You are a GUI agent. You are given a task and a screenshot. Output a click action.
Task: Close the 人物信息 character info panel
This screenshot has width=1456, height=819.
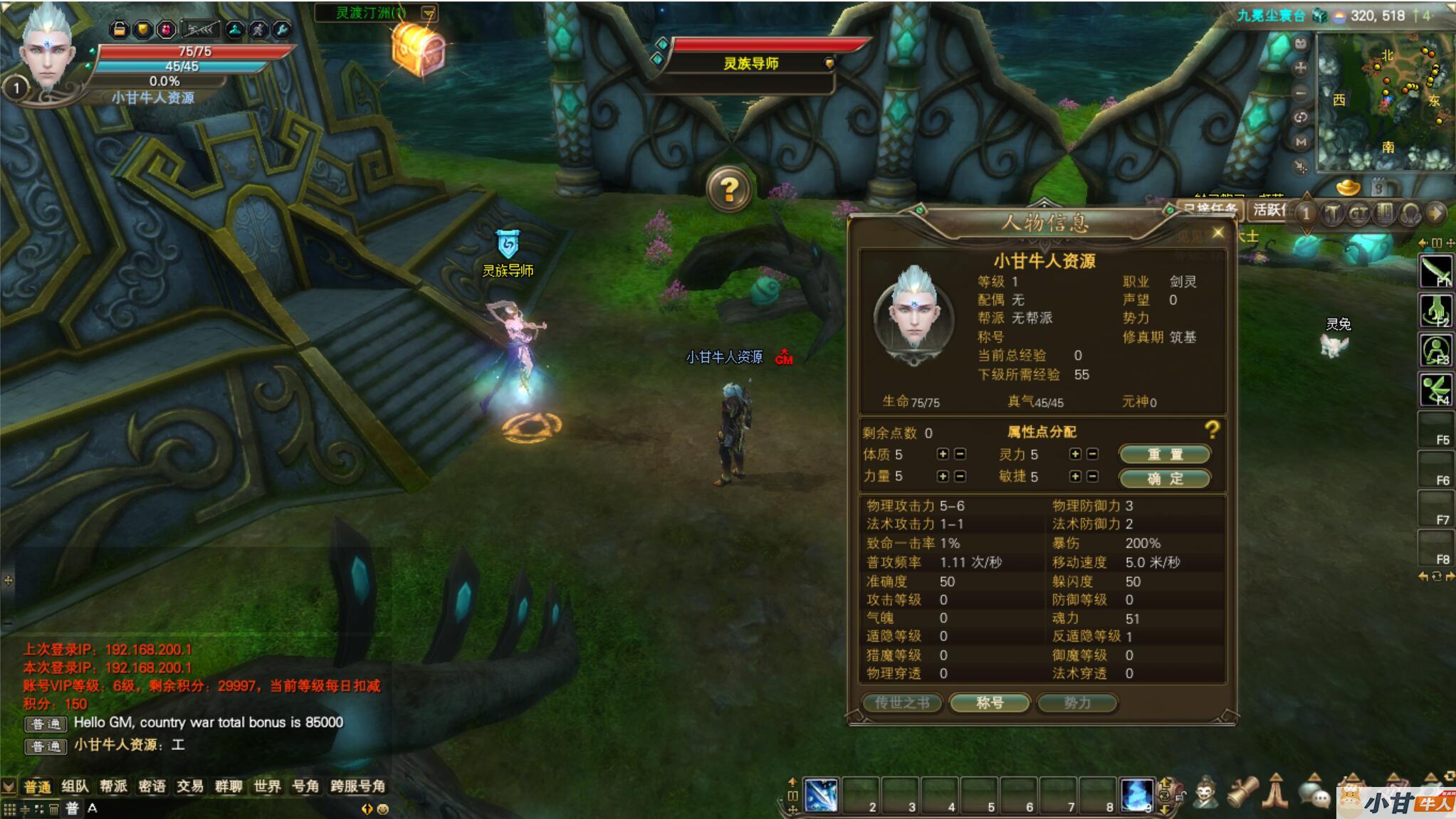(1217, 233)
